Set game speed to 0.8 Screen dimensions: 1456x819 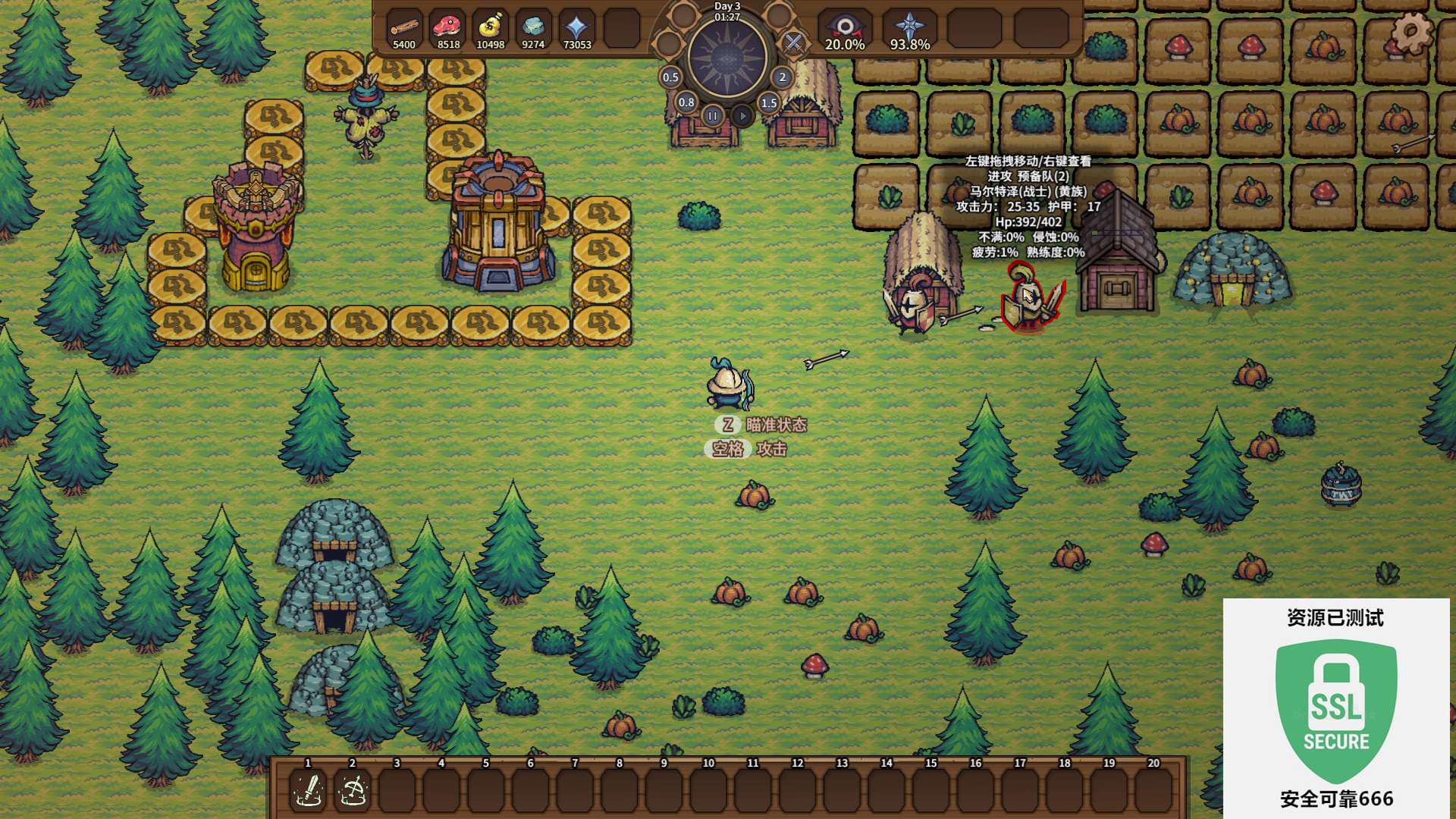point(686,102)
